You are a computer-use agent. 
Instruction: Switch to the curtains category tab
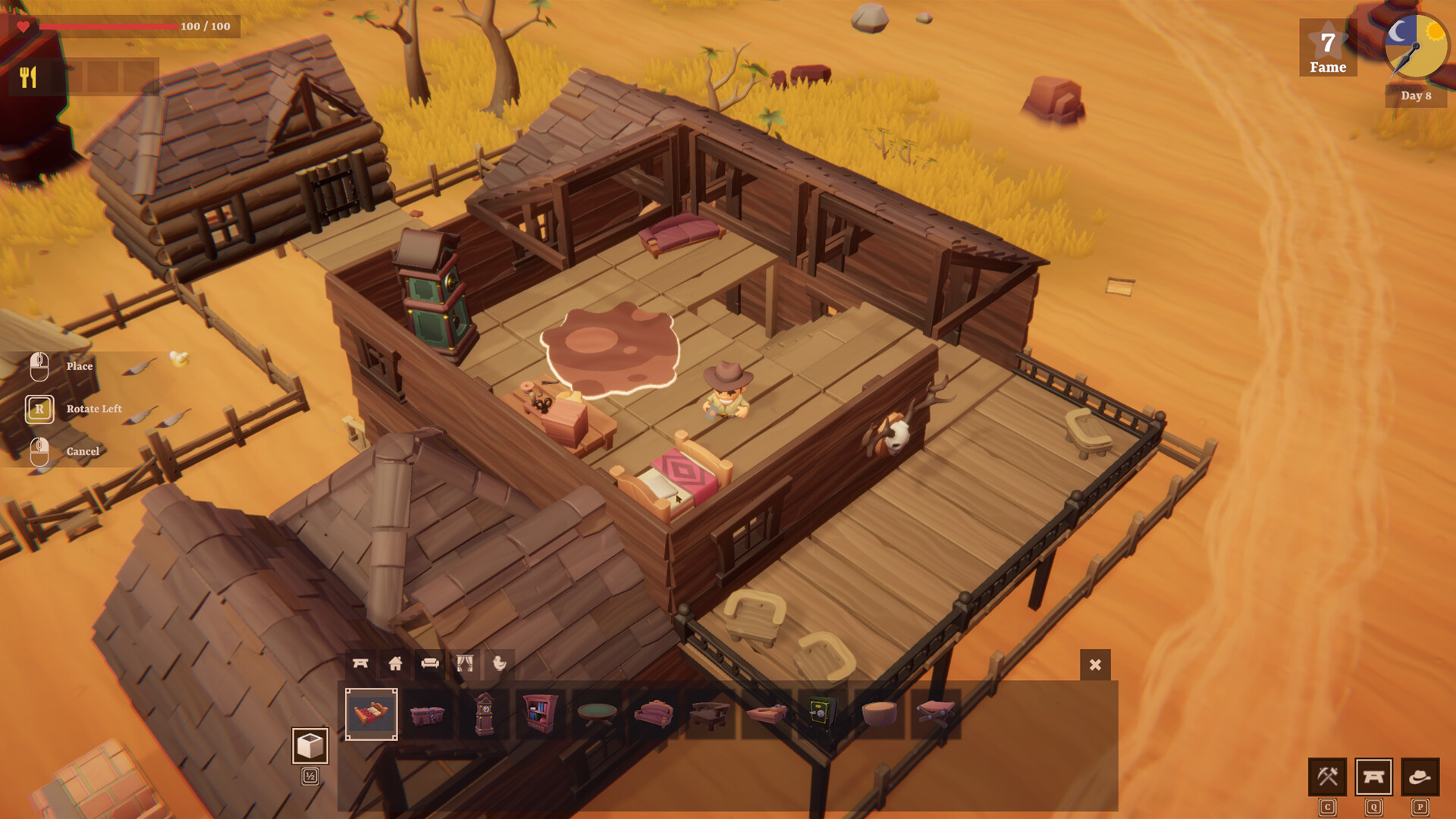pos(464,662)
